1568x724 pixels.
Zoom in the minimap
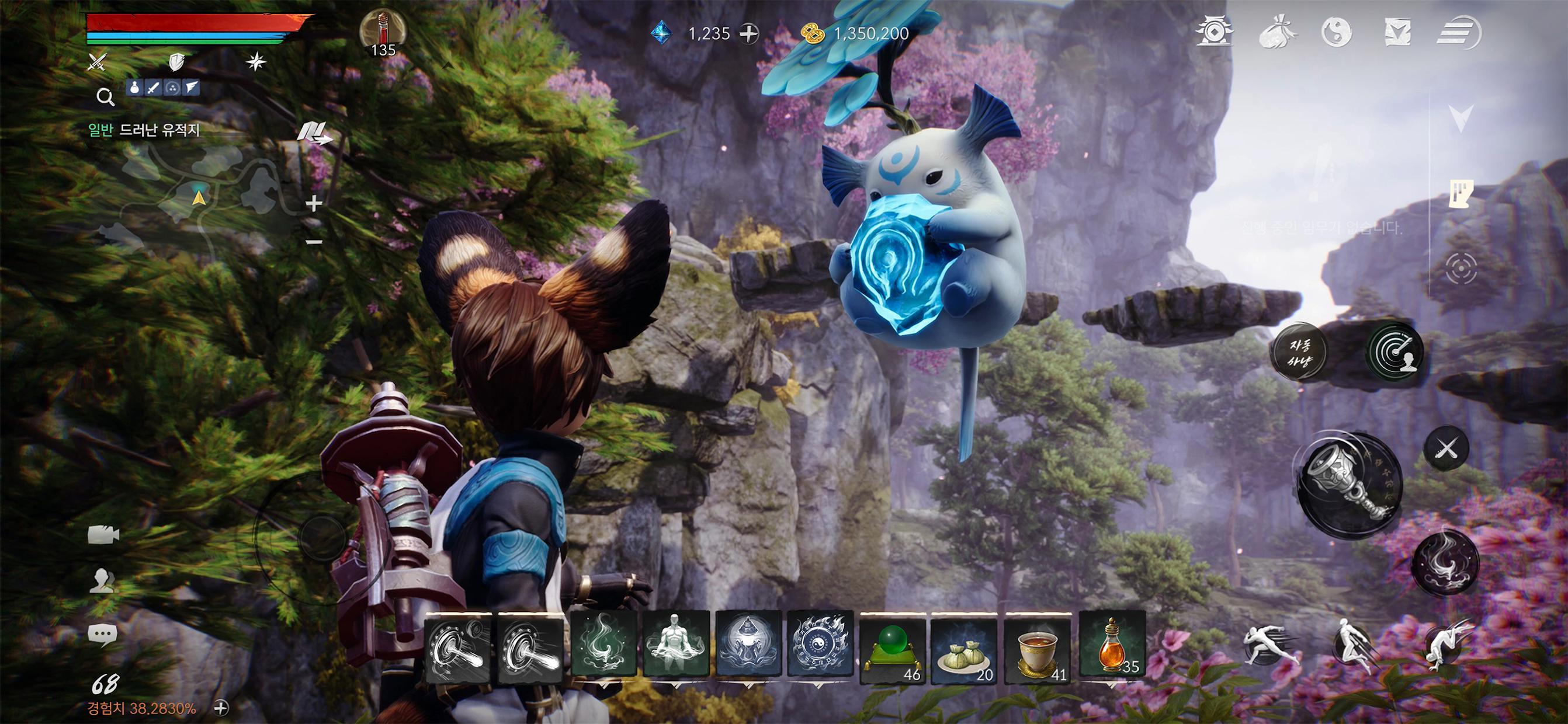(314, 203)
